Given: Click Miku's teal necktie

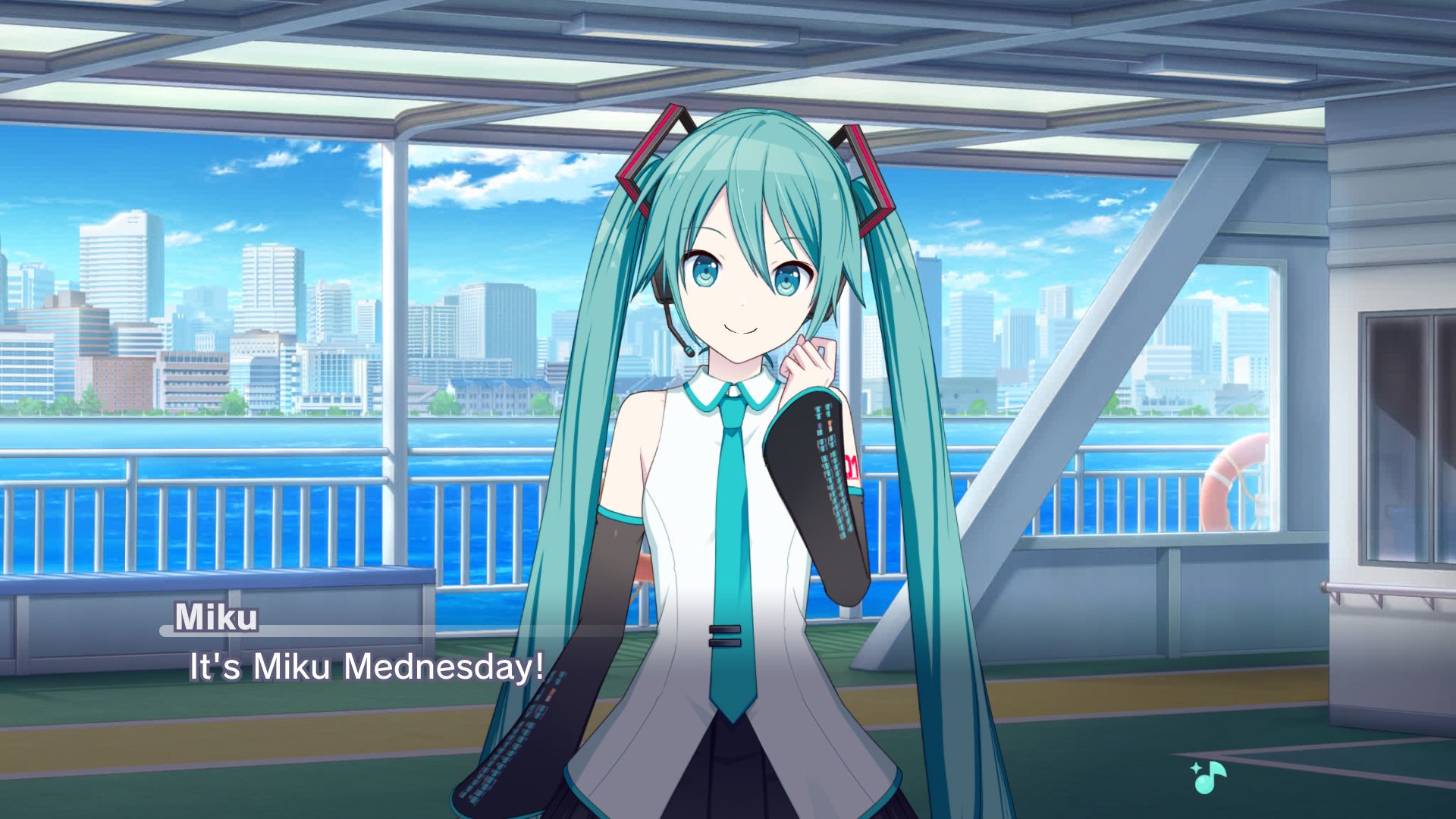Looking at the screenshot, I should (x=730, y=531).
